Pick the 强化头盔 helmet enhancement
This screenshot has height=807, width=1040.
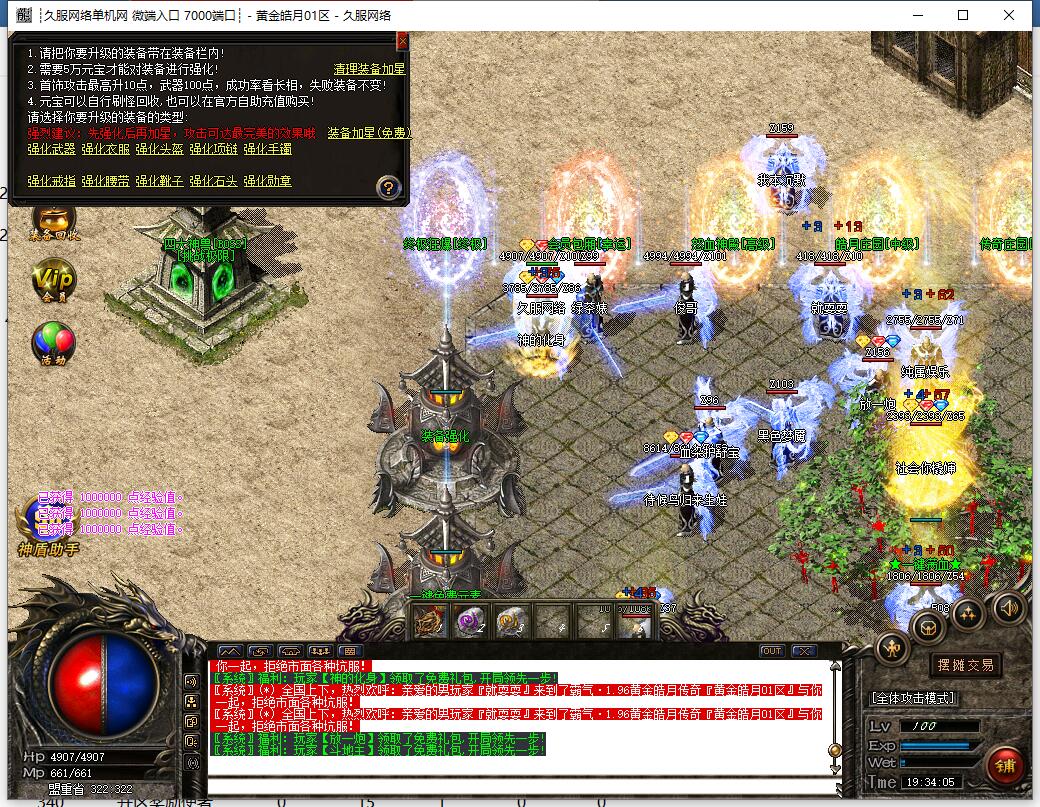click(x=159, y=149)
